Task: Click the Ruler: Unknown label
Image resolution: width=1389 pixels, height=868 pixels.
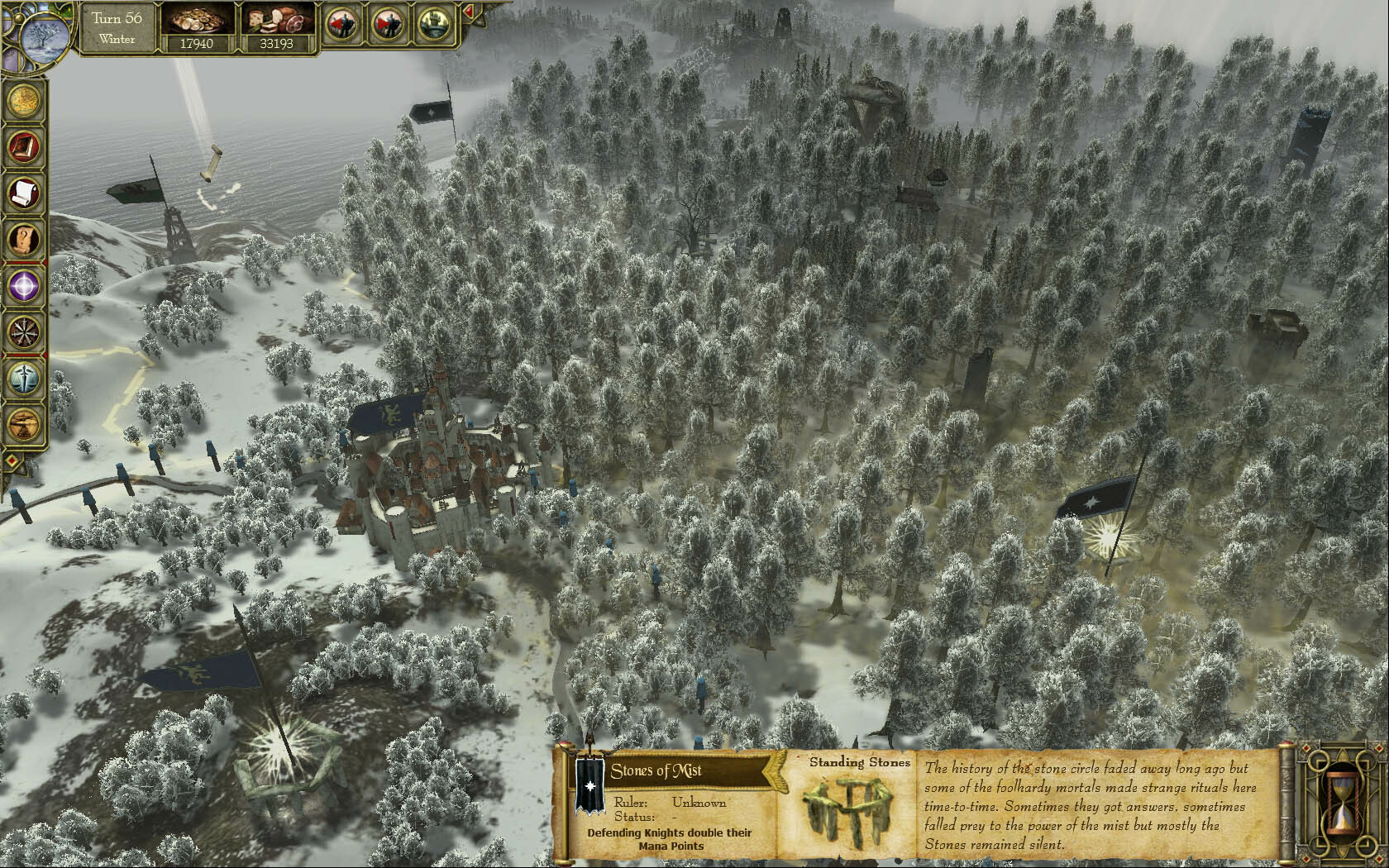Action: pyautogui.click(x=670, y=802)
